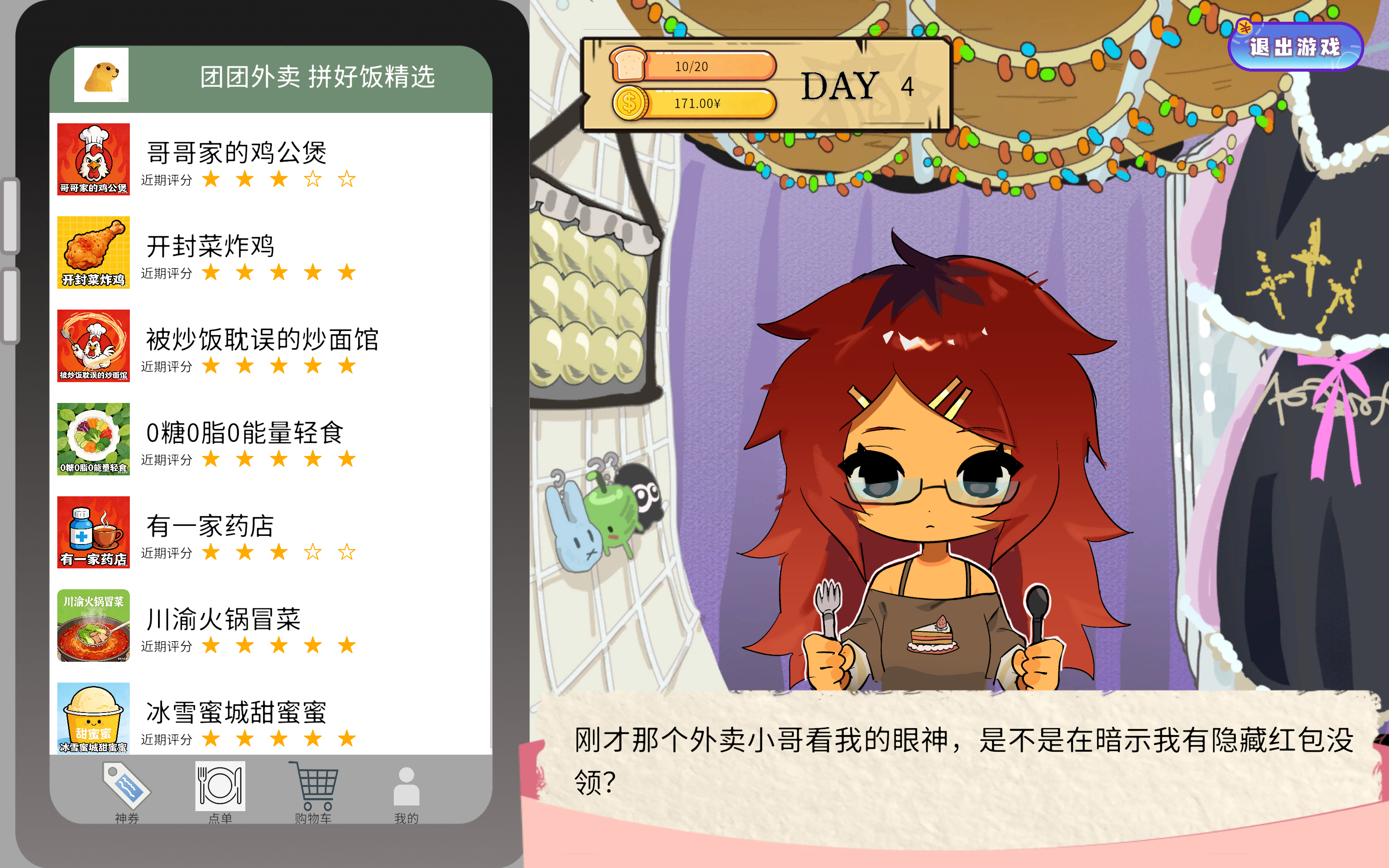The width and height of the screenshot is (1389, 868).
Task: Select the 有一家药店 store icon
Action: [x=93, y=532]
